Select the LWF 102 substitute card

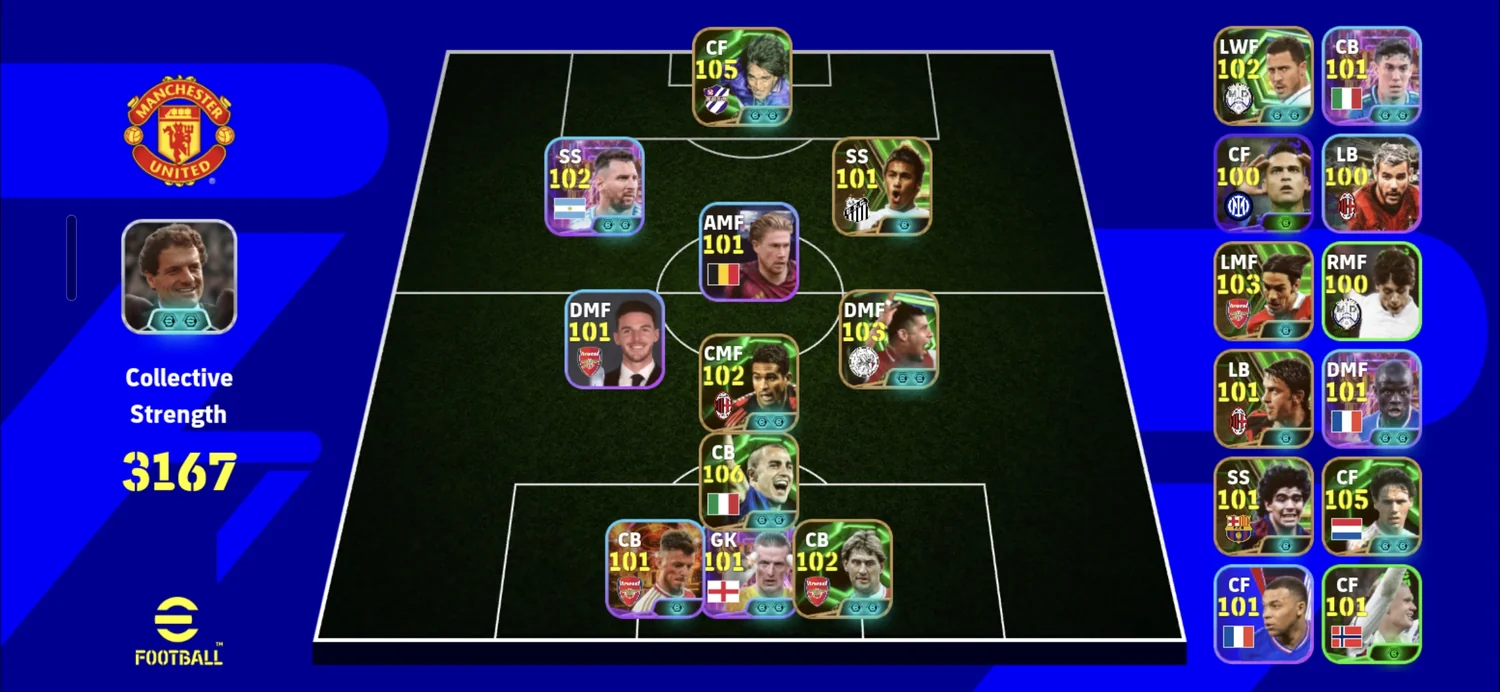(x=1263, y=76)
